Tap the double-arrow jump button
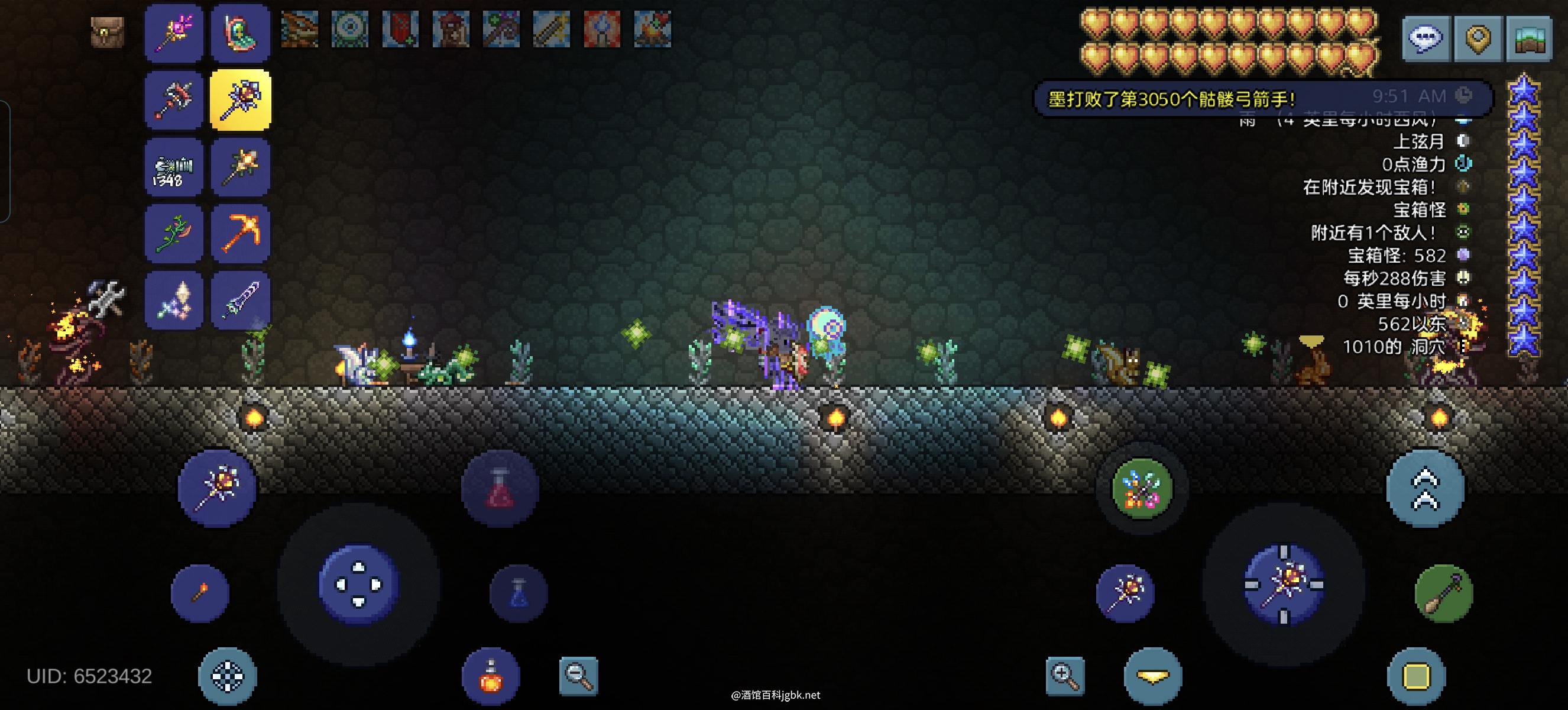1568x710 pixels. tap(1425, 488)
